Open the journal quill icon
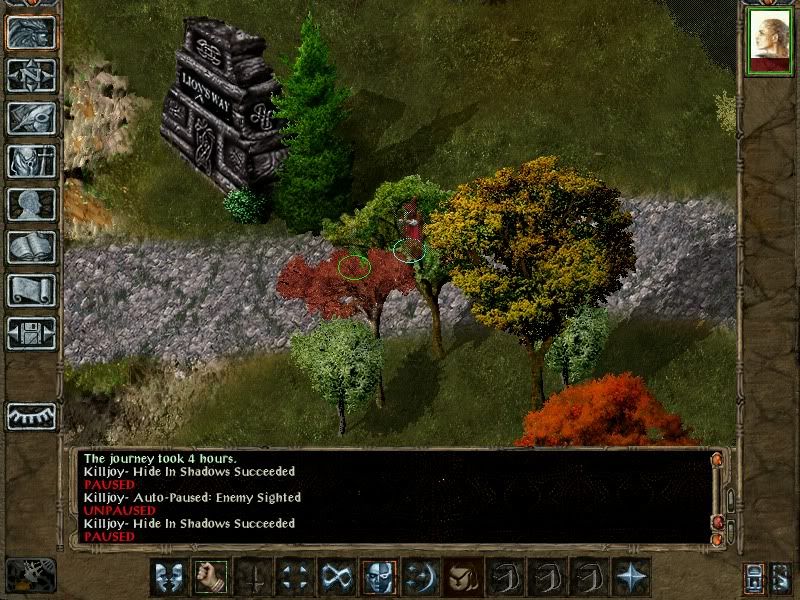 [x=31, y=118]
